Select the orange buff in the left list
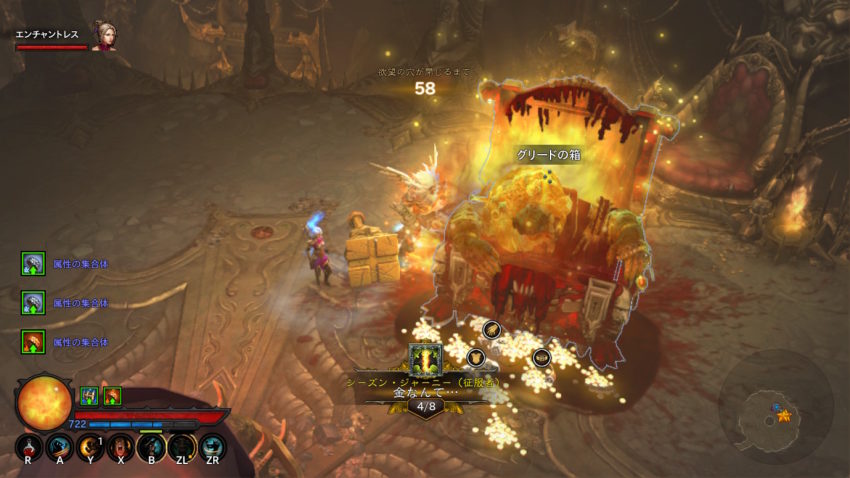 click(32, 342)
